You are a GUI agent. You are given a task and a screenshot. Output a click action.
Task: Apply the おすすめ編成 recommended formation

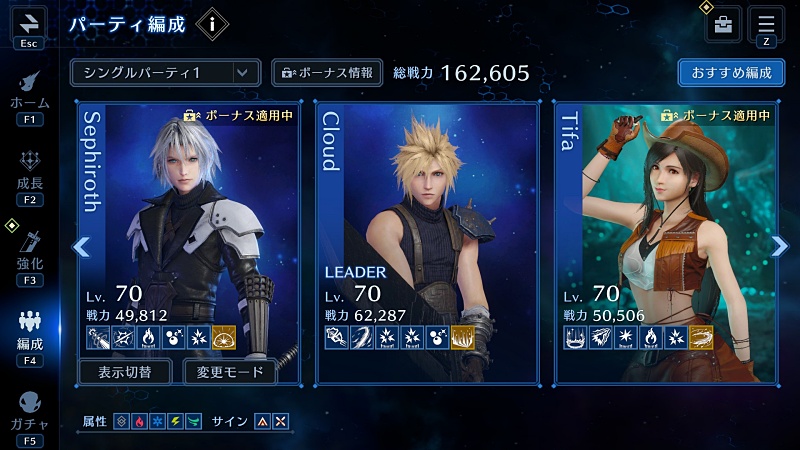coord(730,73)
